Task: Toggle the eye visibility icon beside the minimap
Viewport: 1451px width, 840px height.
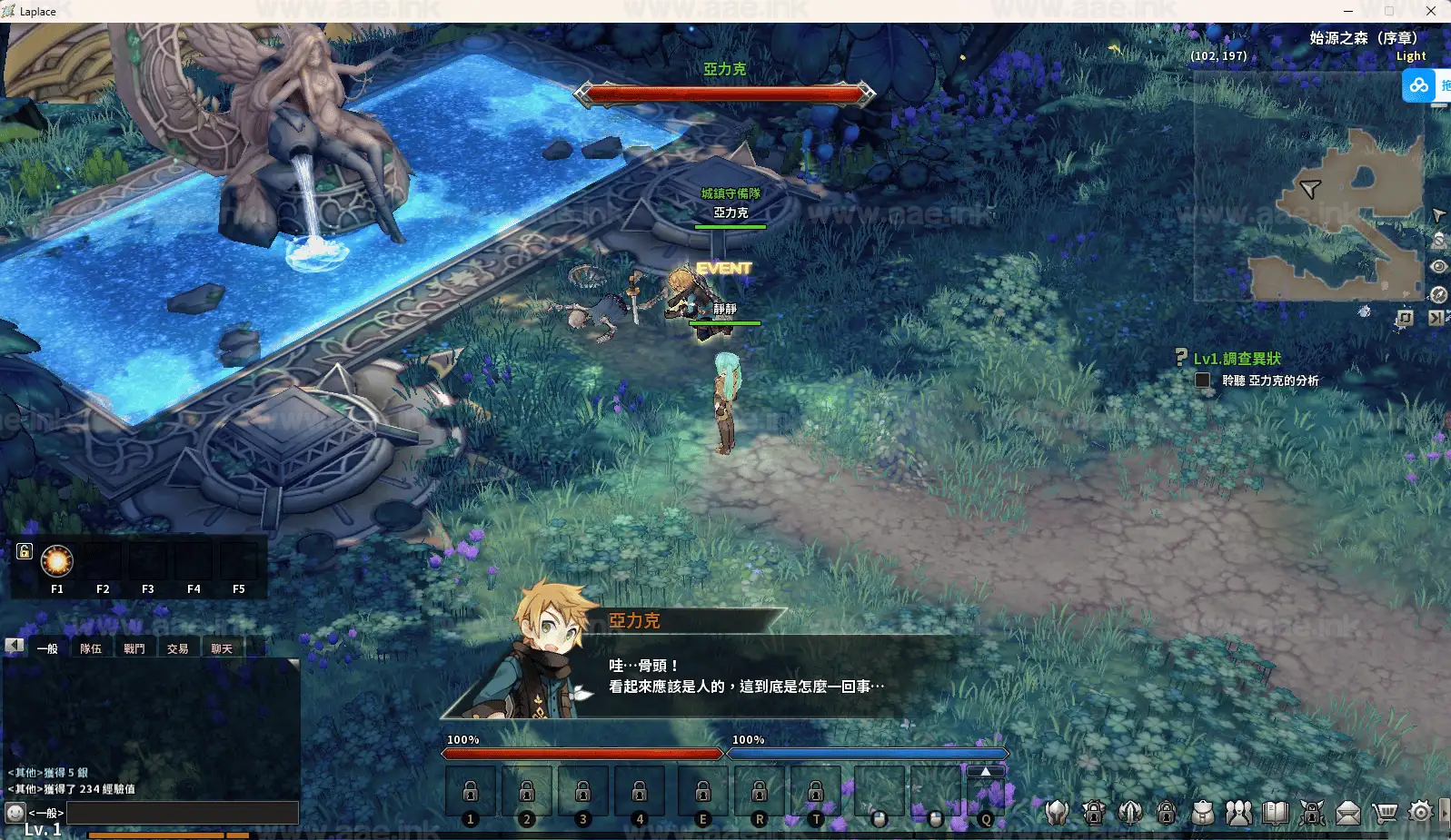Action: point(1437,266)
